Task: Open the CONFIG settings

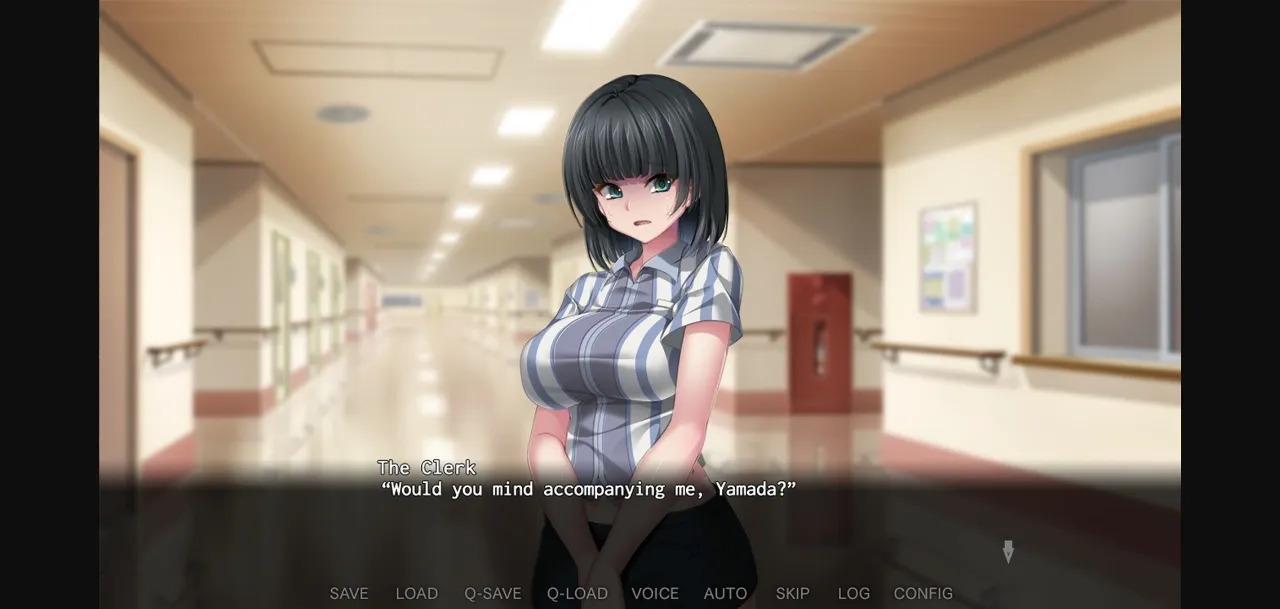Action: [923, 593]
